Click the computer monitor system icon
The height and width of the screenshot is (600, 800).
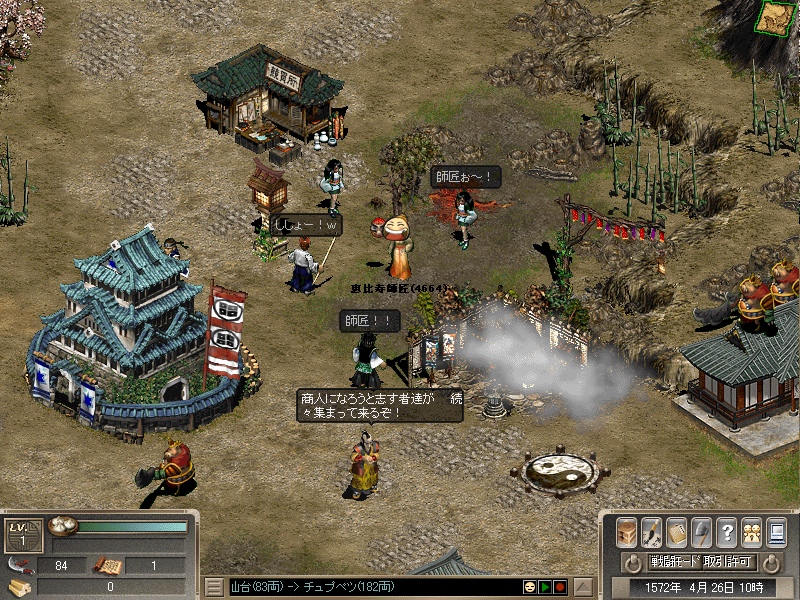[x=776, y=531]
